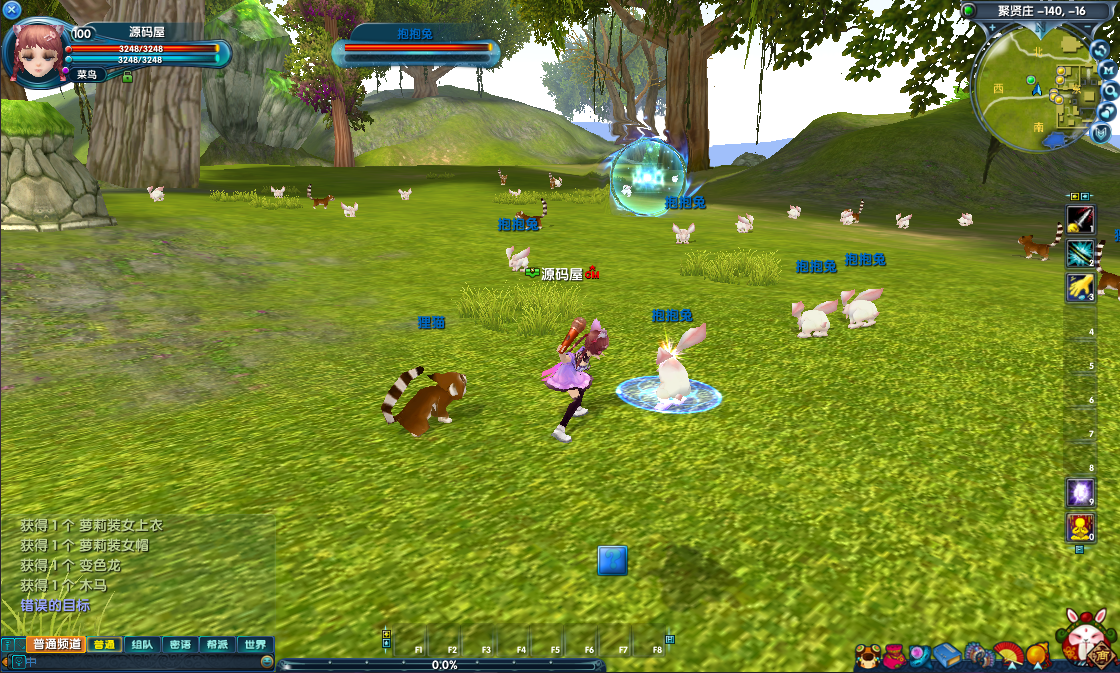Switch chat to the 组队 (team) channel
This screenshot has height=673, width=1120.
[142, 645]
